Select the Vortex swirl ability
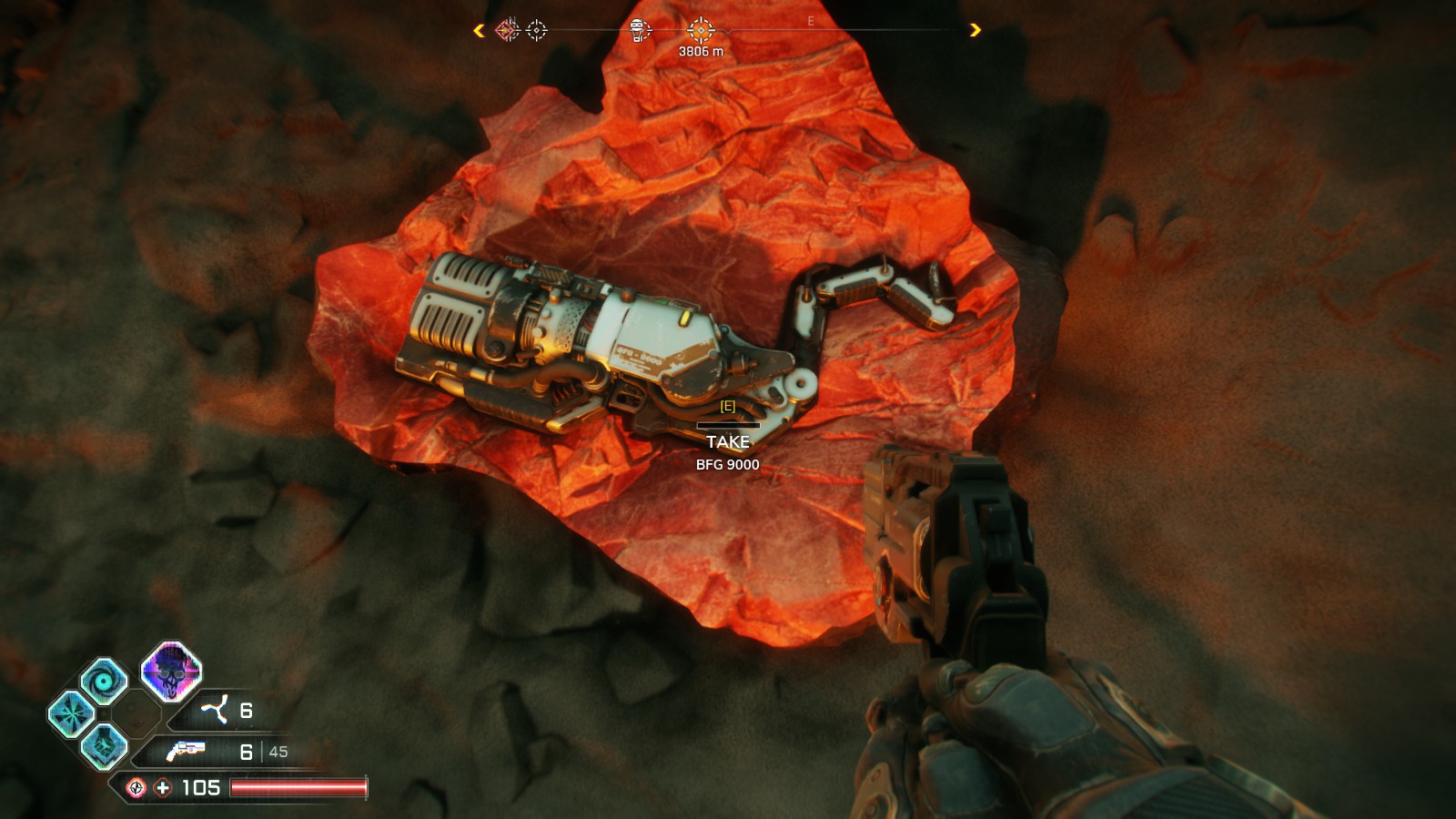The image size is (1456, 819). pyautogui.click(x=105, y=681)
